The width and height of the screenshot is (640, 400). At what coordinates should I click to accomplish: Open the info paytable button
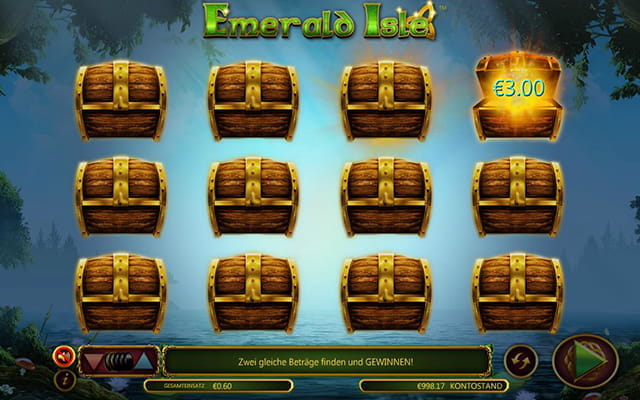(x=65, y=379)
